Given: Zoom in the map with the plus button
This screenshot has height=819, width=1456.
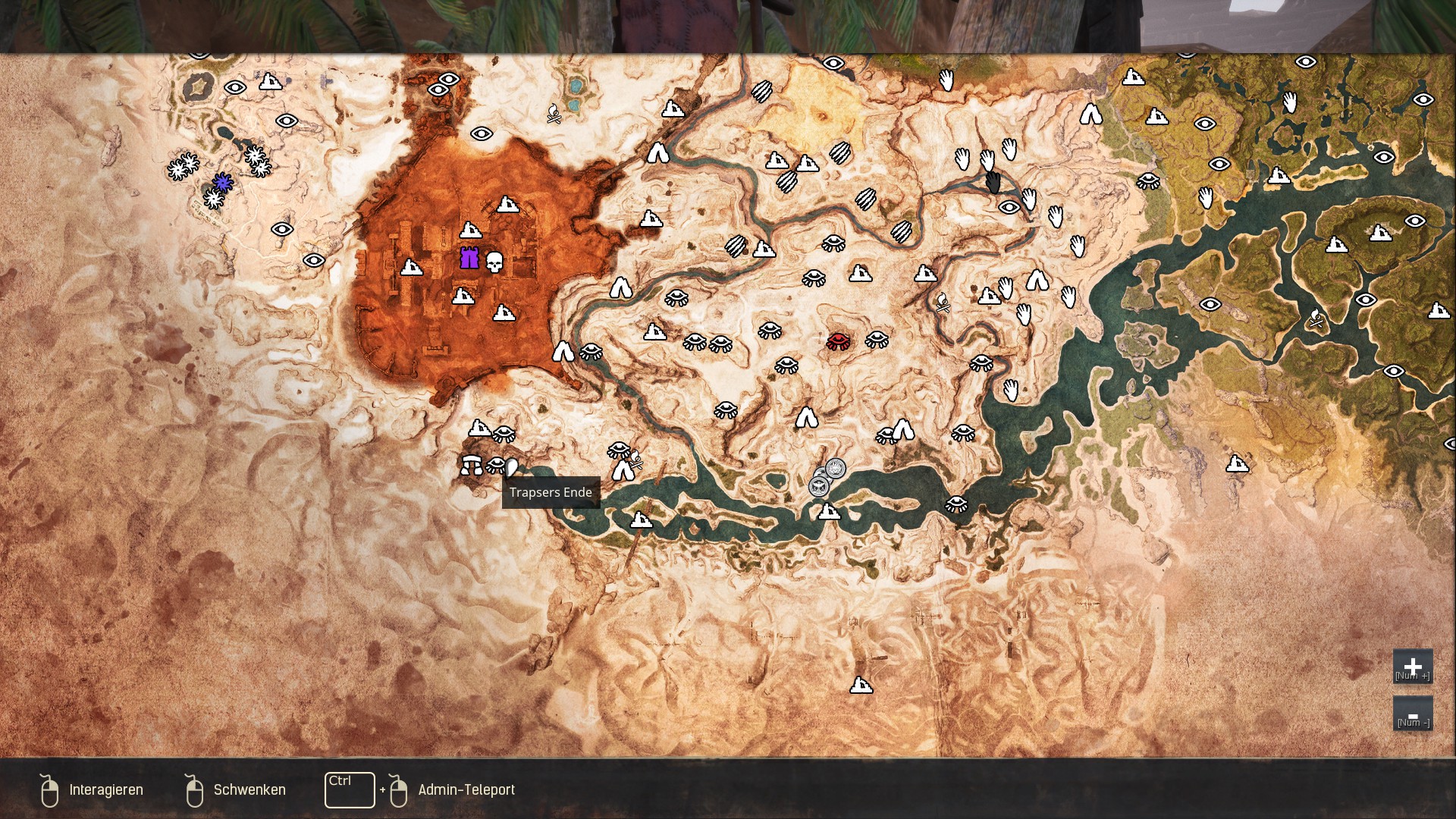Looking at the screenshot, I should (x=1412, y=667).
